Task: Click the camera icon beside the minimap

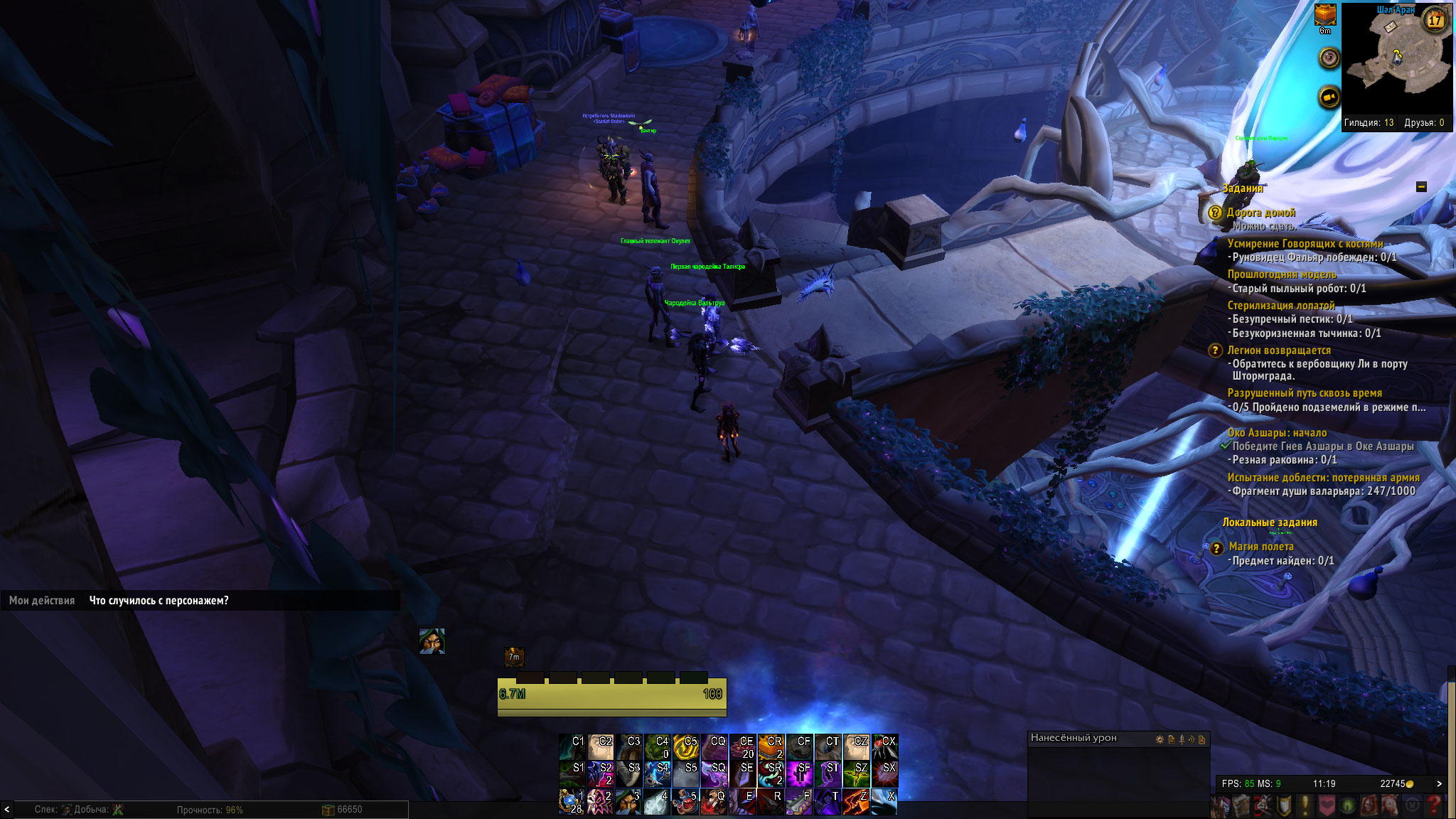Action: click(1329, 96)
